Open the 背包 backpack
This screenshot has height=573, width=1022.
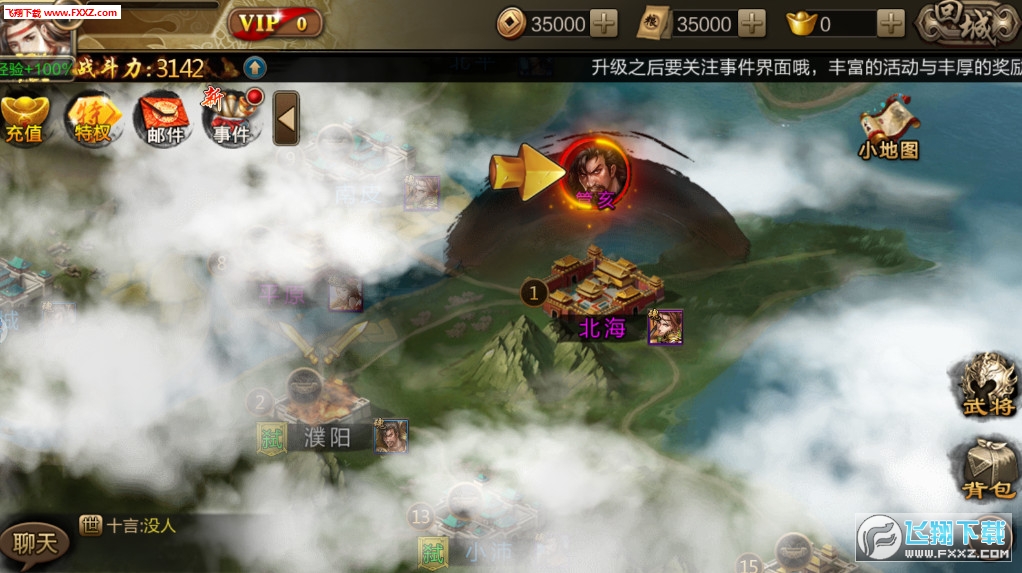point(988,468)
